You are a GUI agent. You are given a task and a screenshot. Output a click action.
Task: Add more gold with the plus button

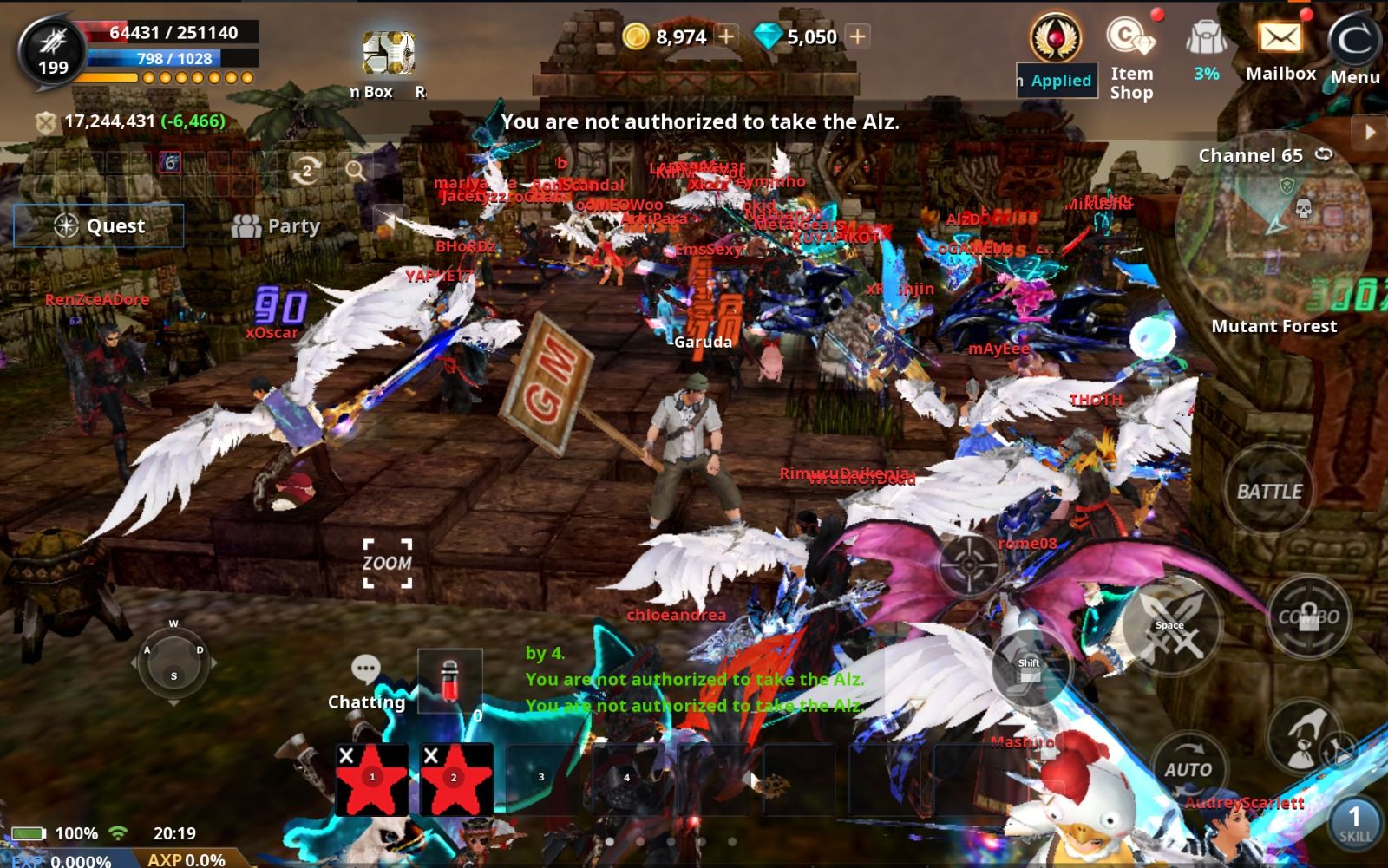pyautogui.click(x=726, y=36)
